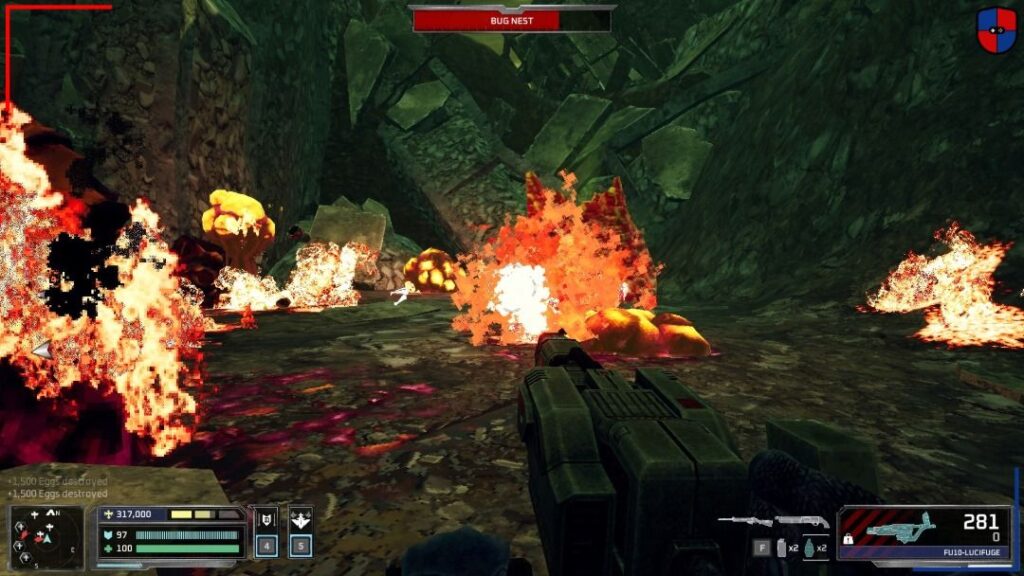Click the circular radar minimap
Viewport: 1024px width, 576px height.
point(47,537)
